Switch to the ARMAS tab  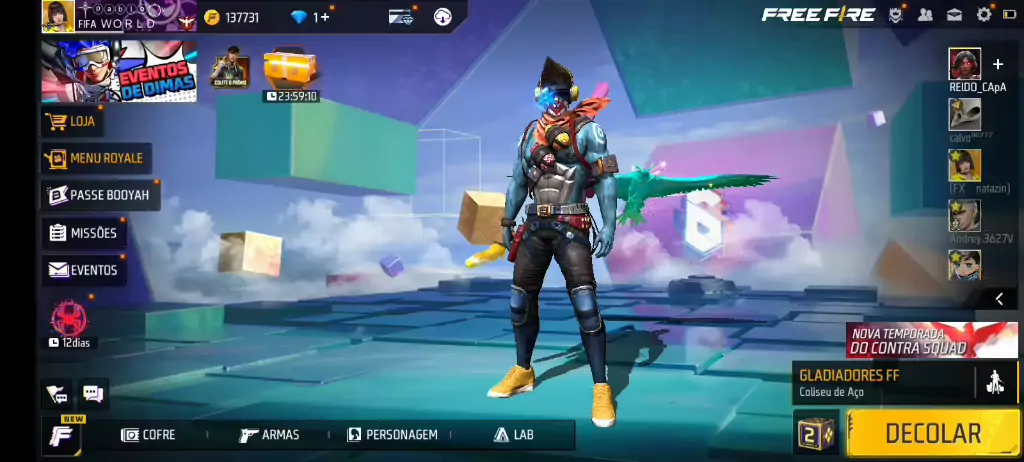tap(270, 435)
